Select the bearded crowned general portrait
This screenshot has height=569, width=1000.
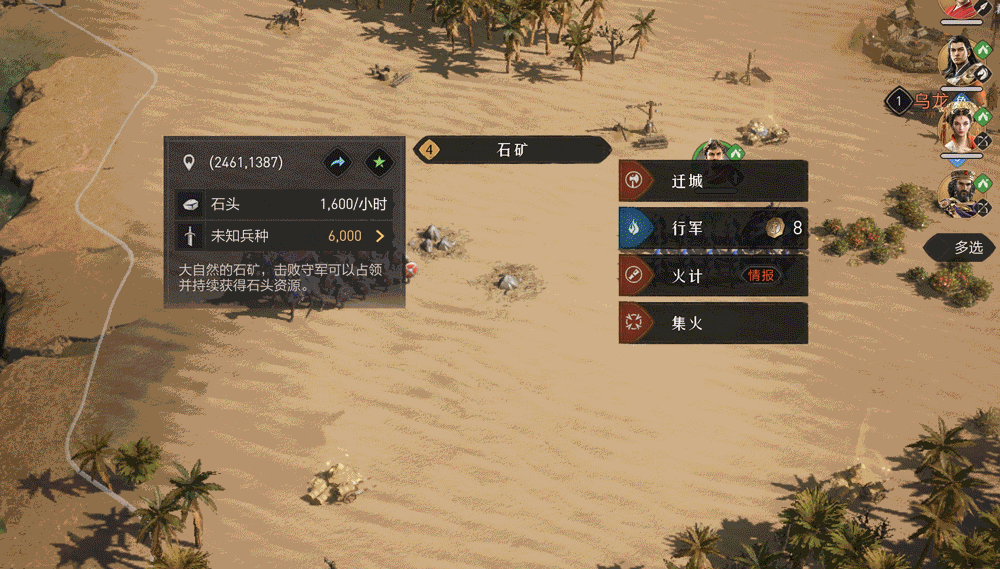[959, 191]
